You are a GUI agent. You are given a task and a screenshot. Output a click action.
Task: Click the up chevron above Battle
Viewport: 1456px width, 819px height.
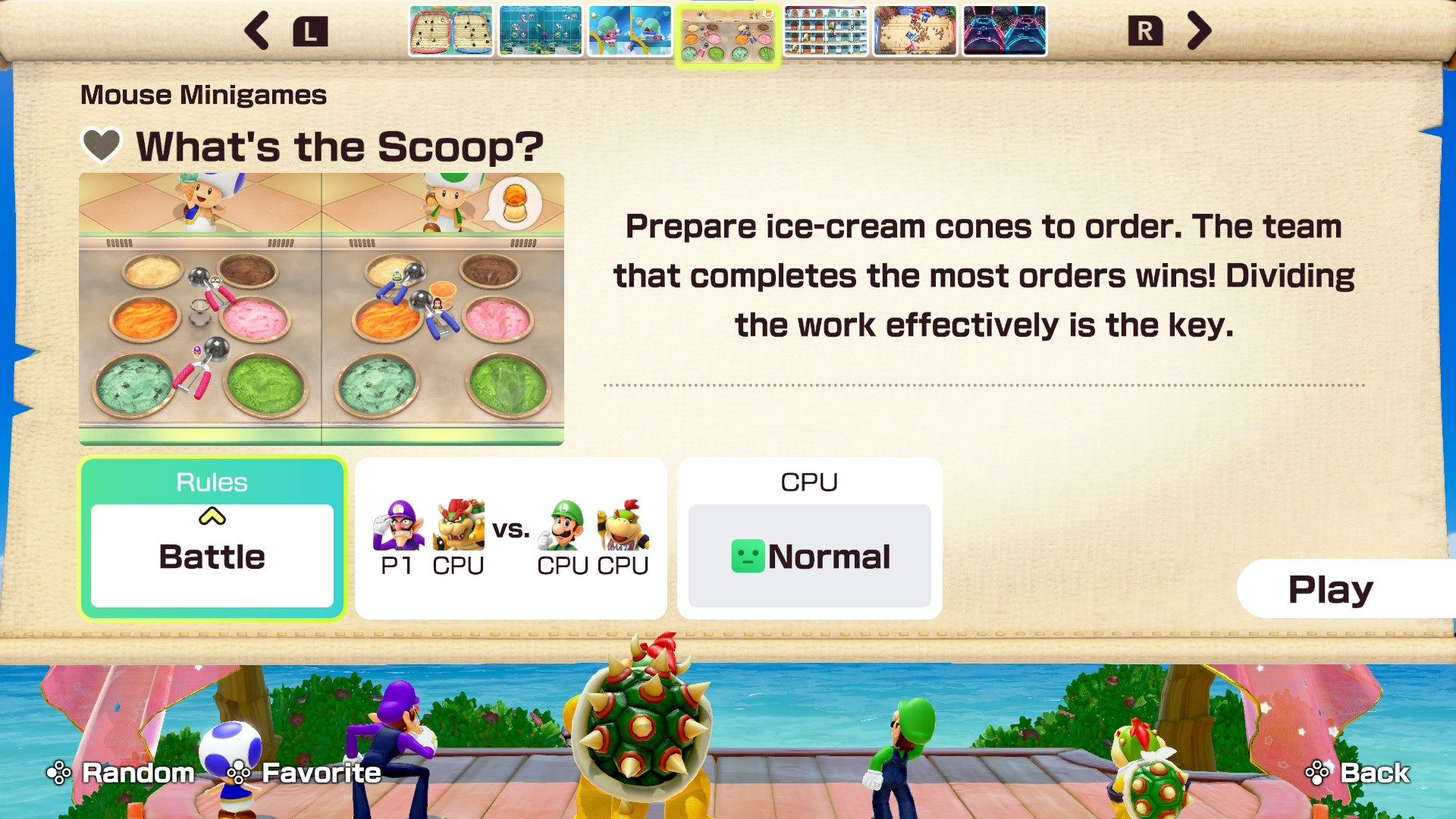coord(212,516)
